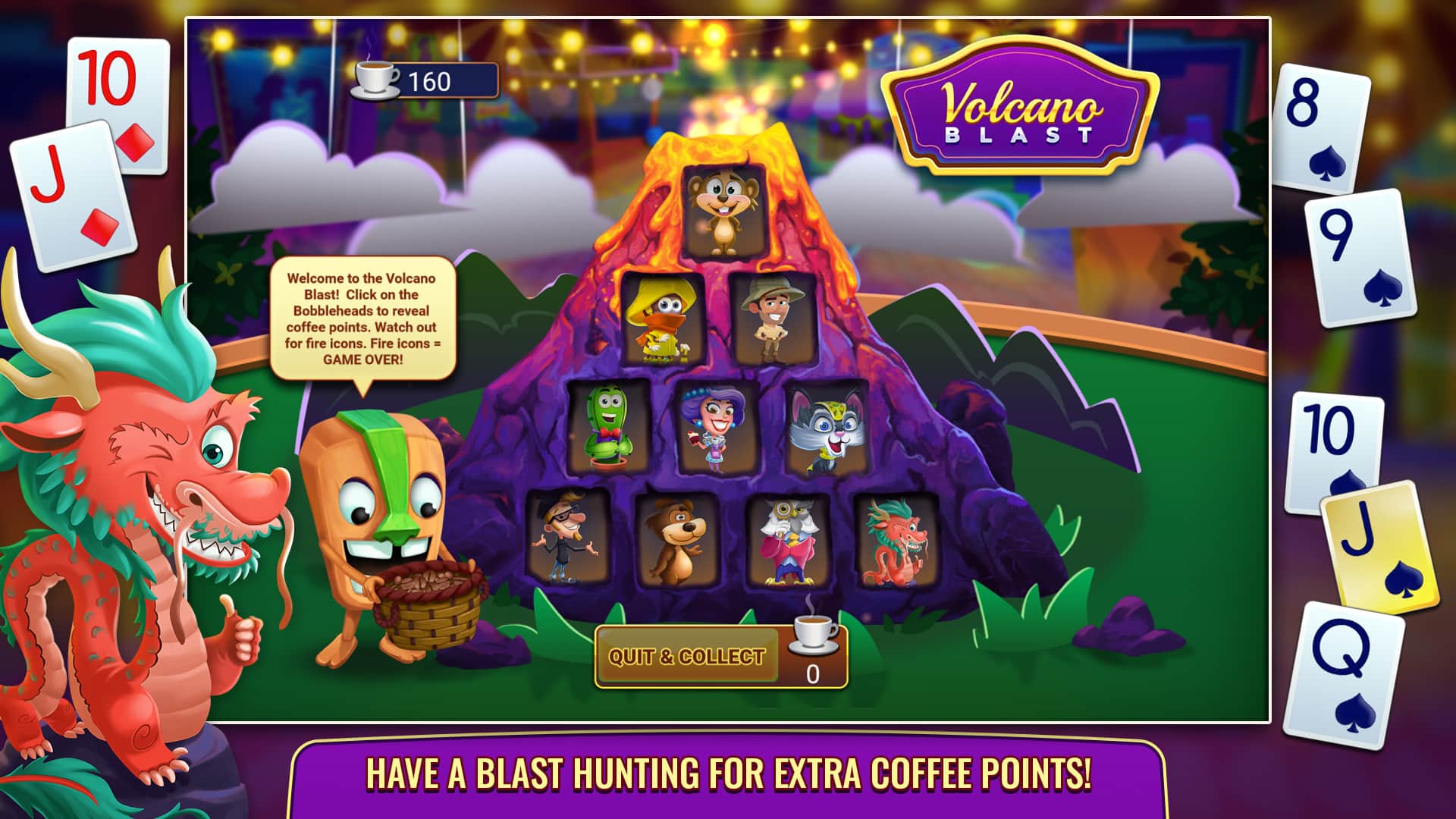
Task: Click the 10 of Diamonds card top left
Action: (110, 76)
